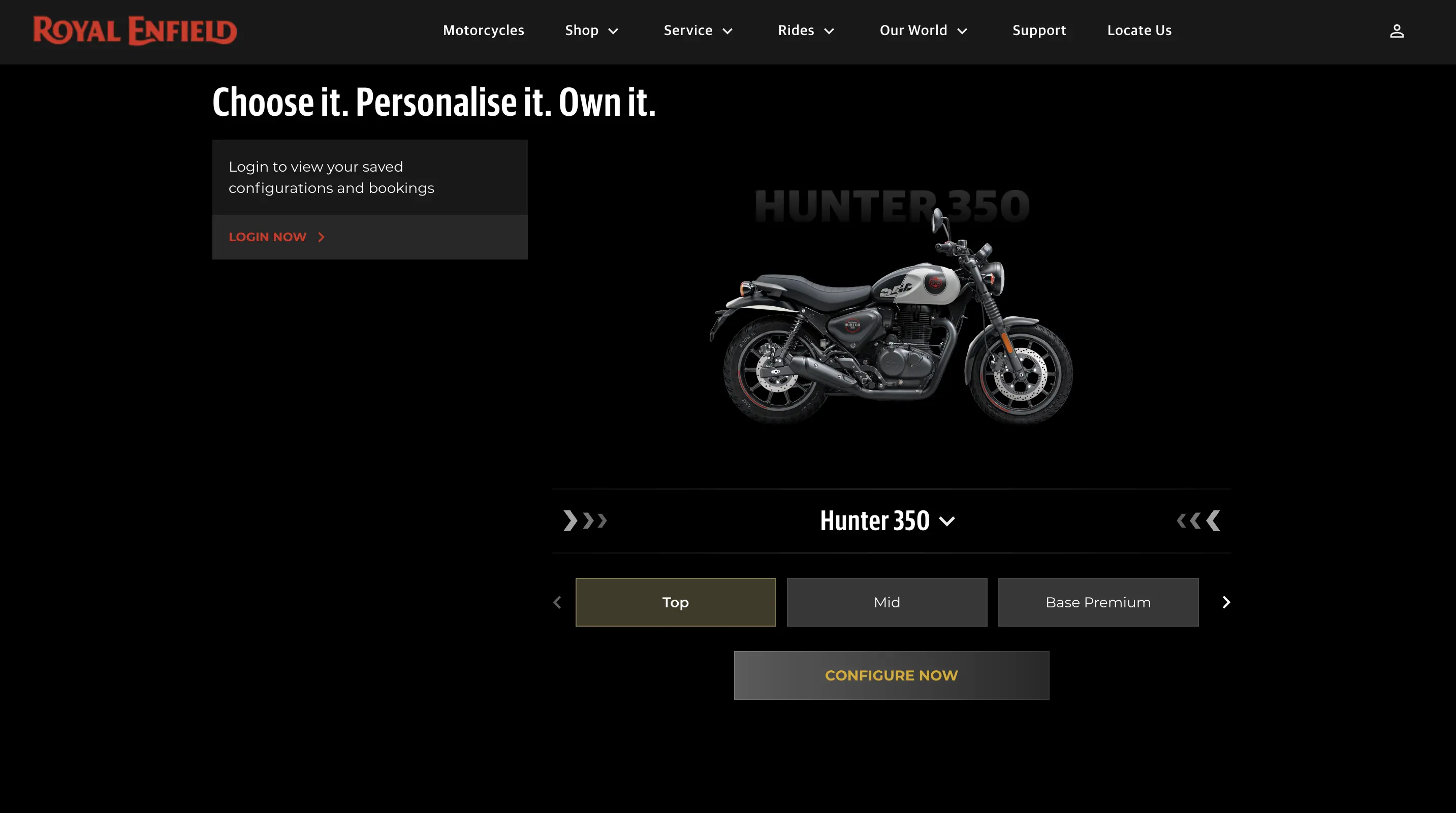Select the Top variant

[676, 602]
